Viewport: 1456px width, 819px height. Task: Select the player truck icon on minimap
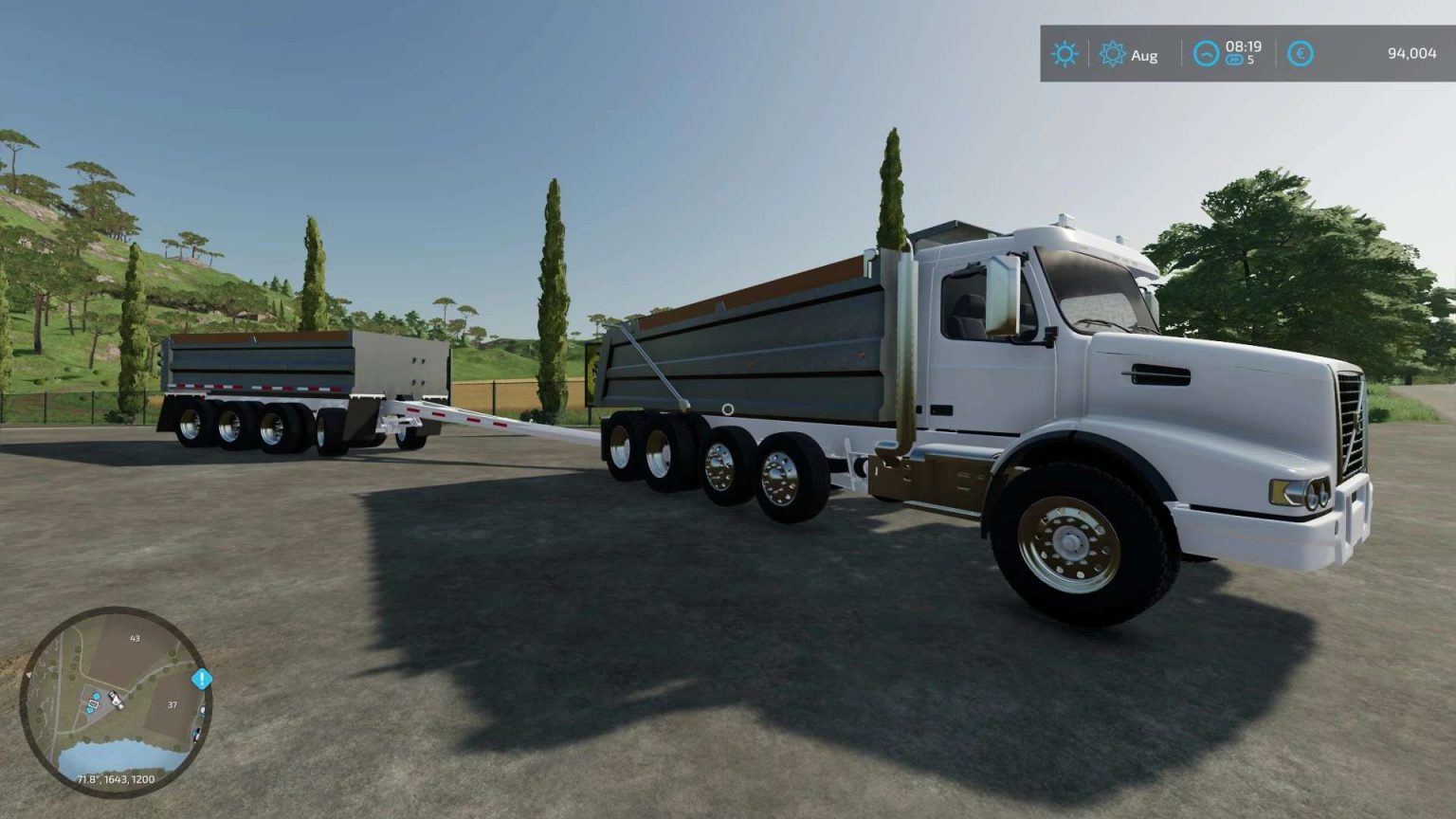pos(116,701)
